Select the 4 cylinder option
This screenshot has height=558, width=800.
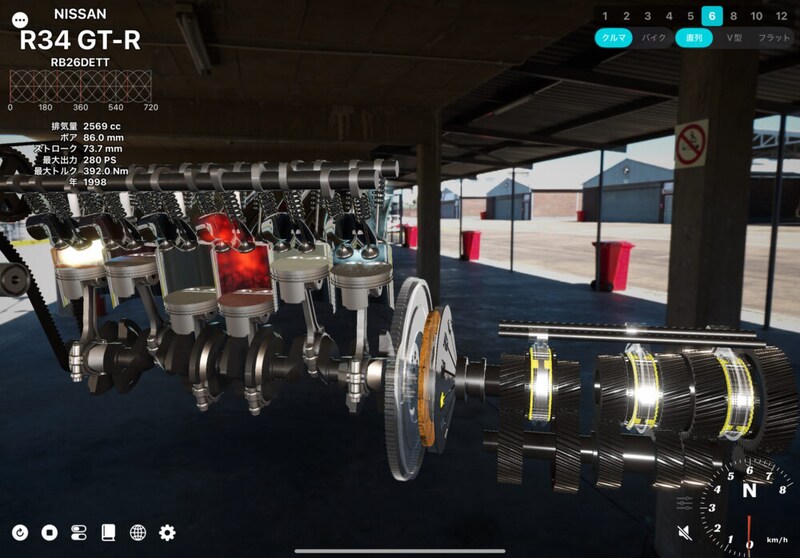pos(669,16)
